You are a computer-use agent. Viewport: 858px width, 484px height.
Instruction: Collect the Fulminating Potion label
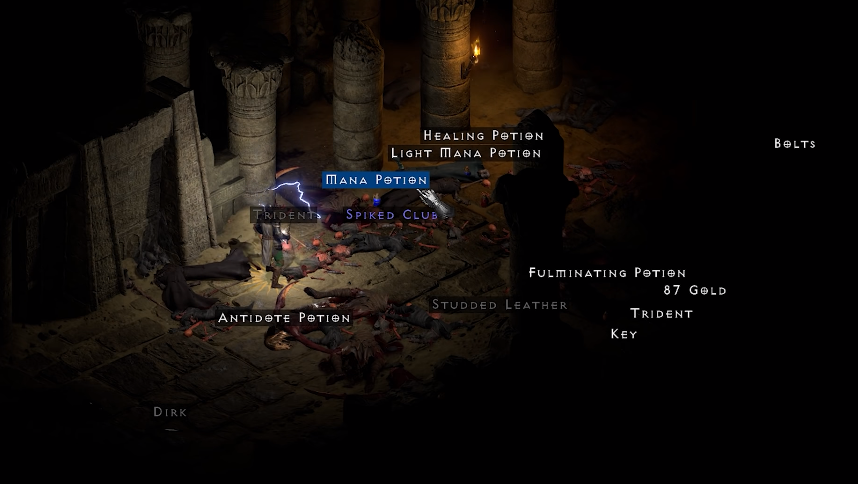[x=607, y=273]
